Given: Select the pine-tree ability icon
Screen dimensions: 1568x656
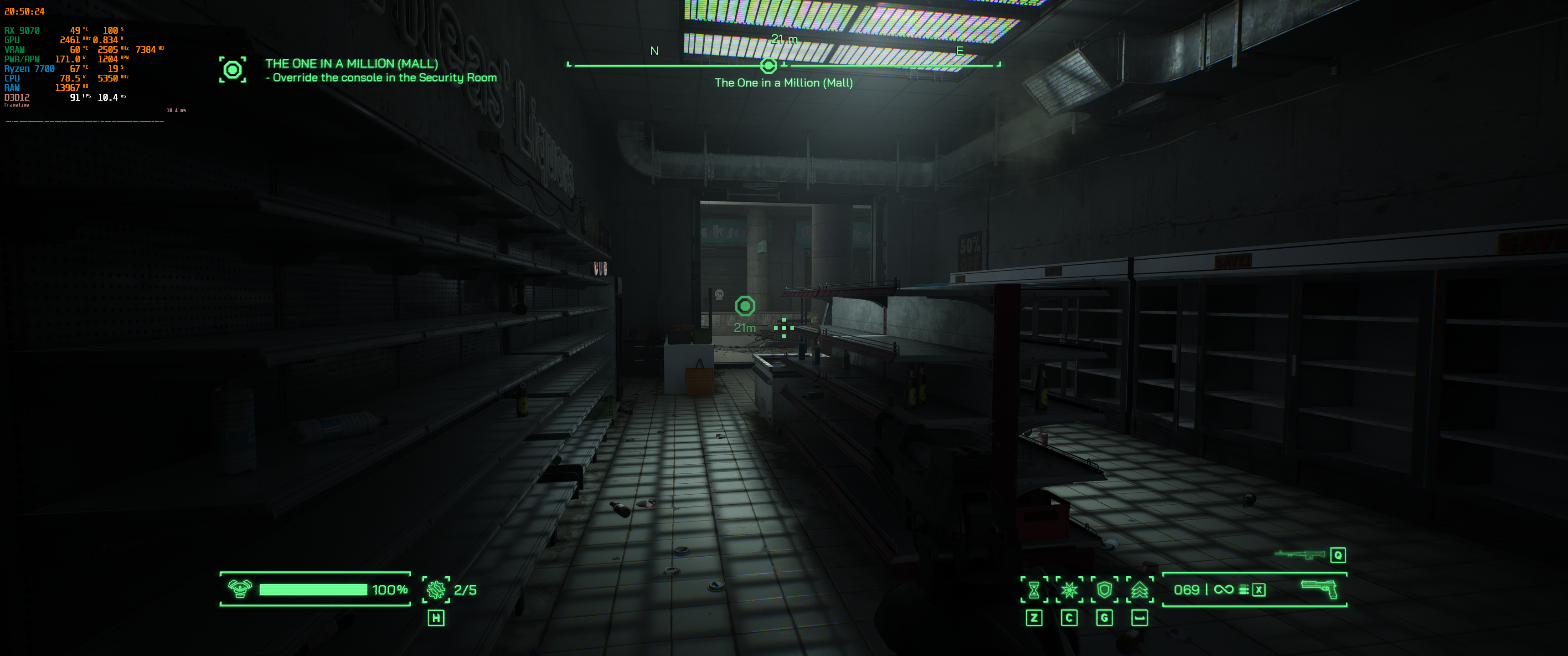Looking at the screenshot, I should tap(1141, 590).
